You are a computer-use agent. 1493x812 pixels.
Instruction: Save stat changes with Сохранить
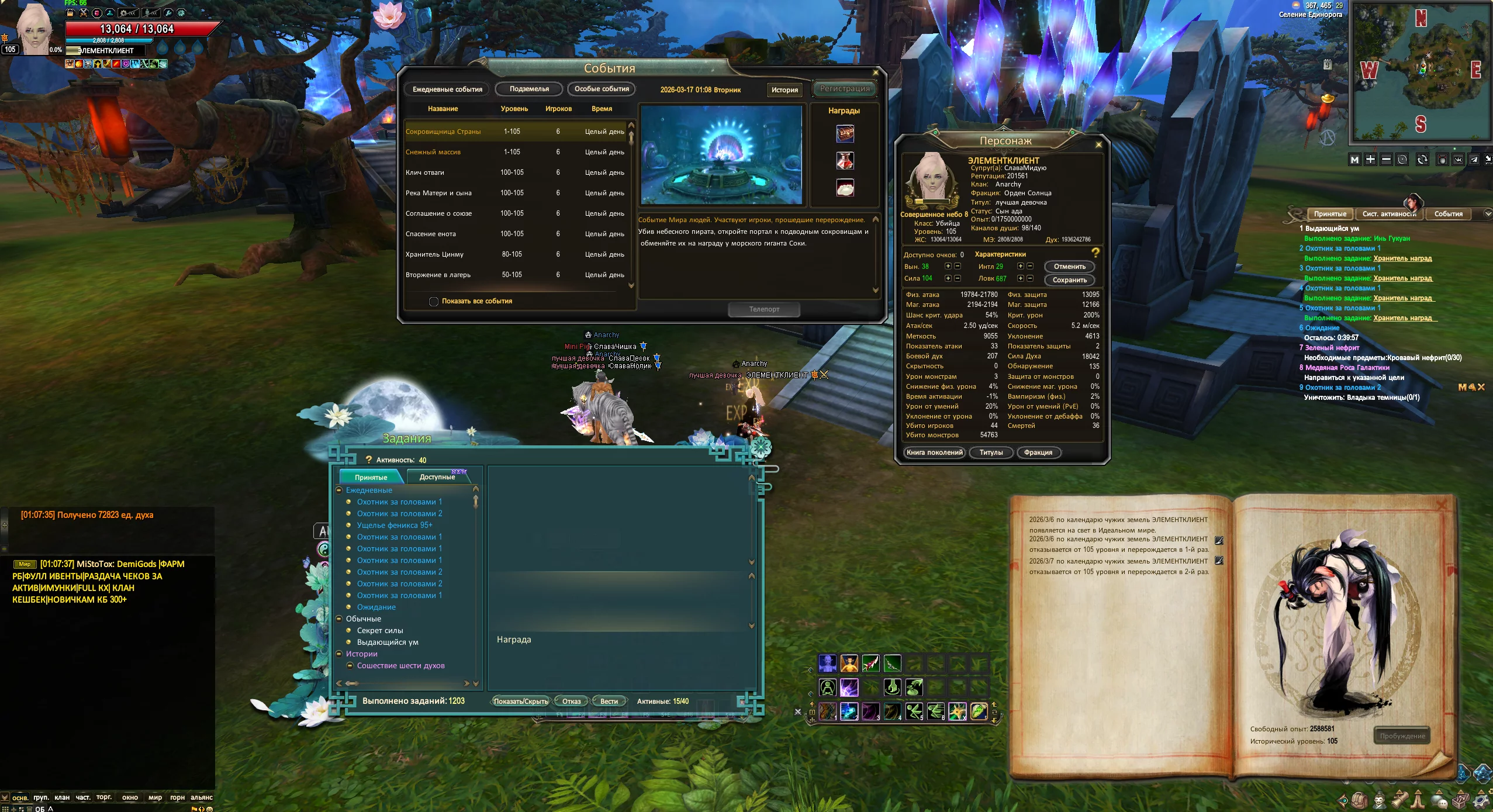tap(1069, 280)
